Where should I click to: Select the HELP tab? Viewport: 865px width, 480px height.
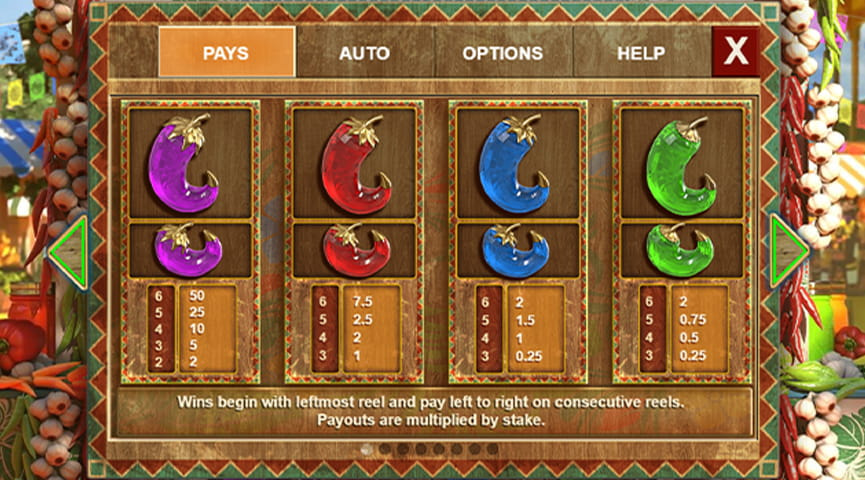[x=640, y=52]
